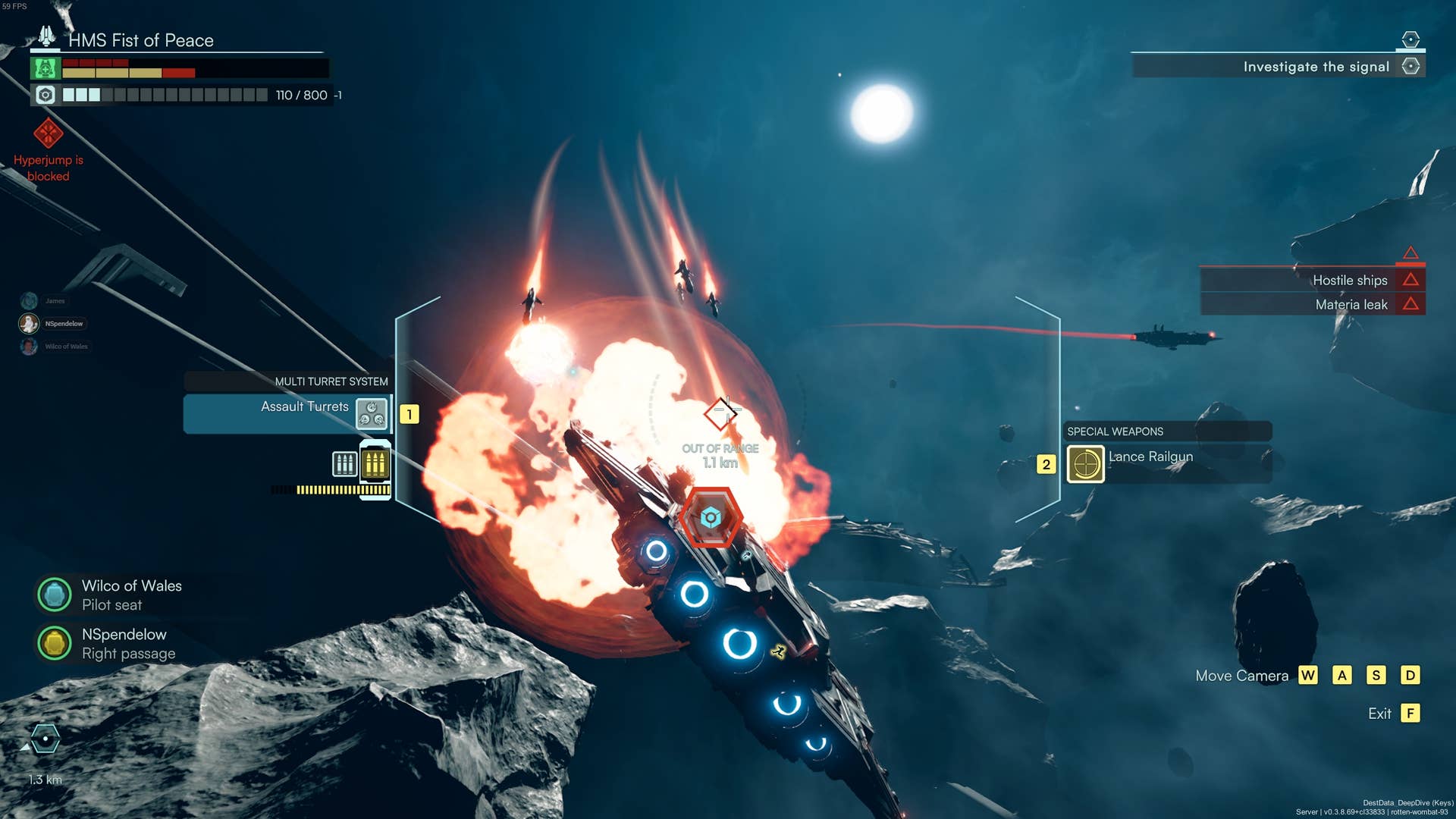Click the hexagon waypoint marker showing 1.3 km
The image size is (1456, 819).
[x=45, y=739]
